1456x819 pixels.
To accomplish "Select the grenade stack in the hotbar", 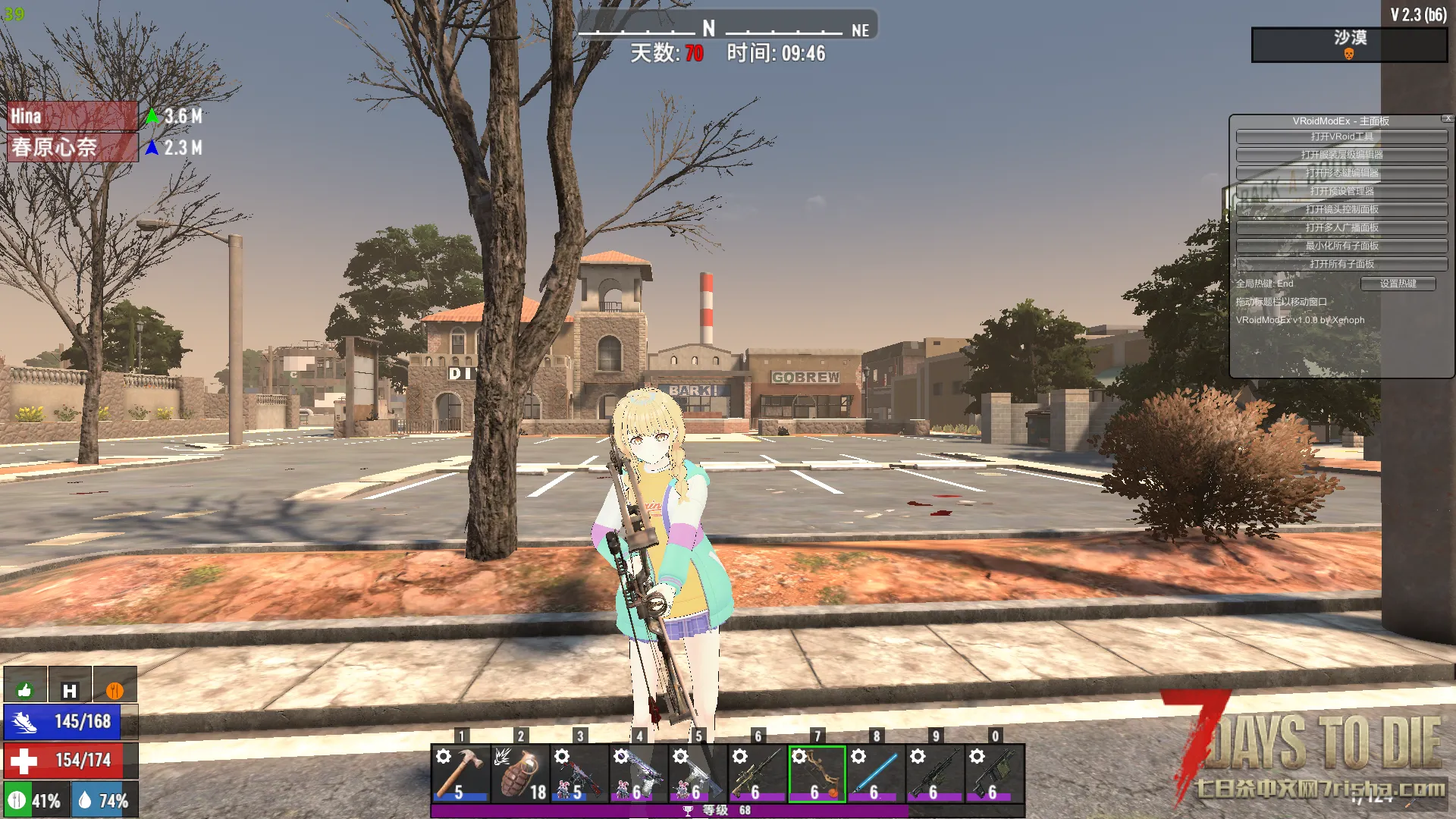I will tap(520, 773).
